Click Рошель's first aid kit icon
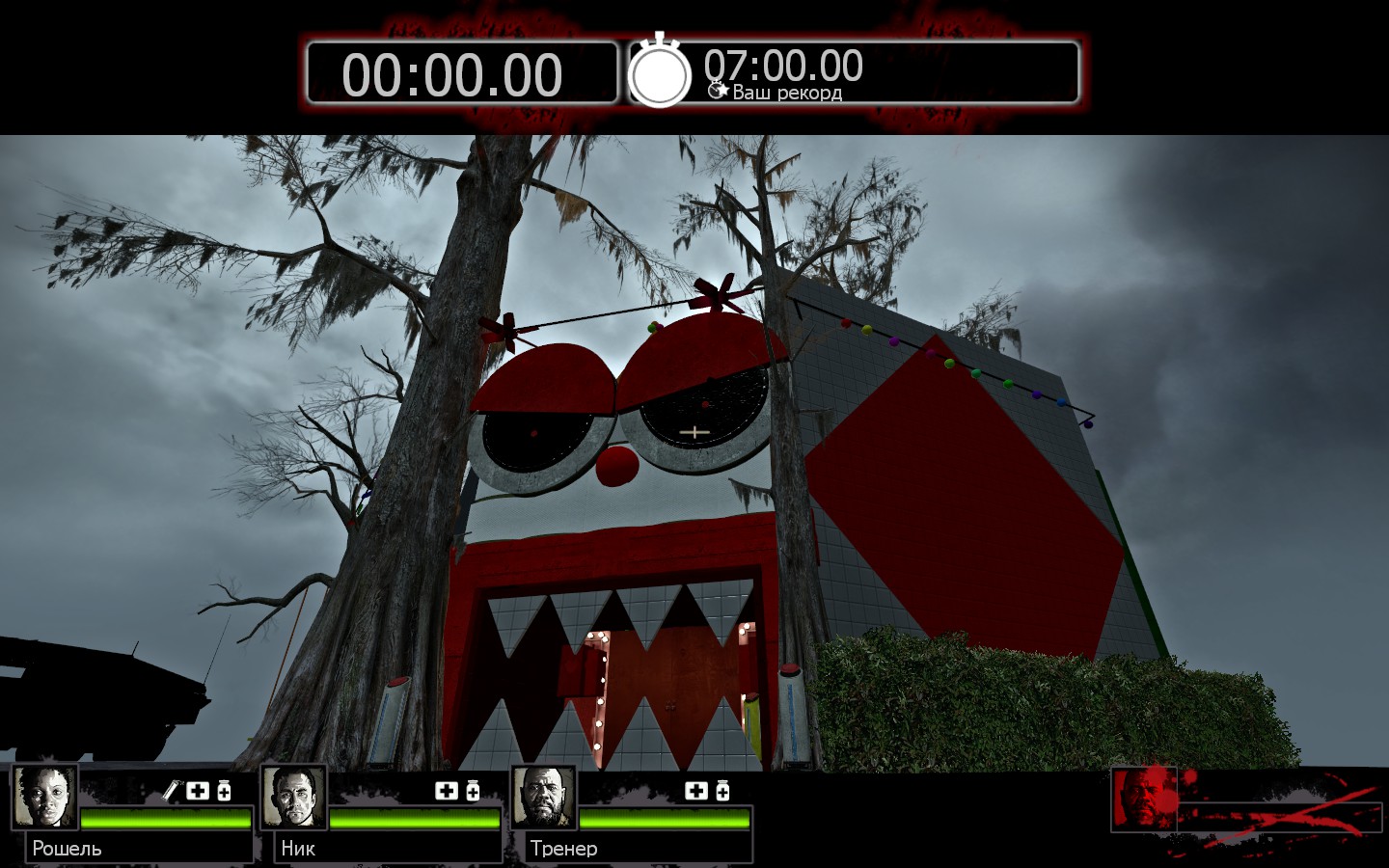Viewport: 1389px width, 868px height. click(x=198, y=791)
